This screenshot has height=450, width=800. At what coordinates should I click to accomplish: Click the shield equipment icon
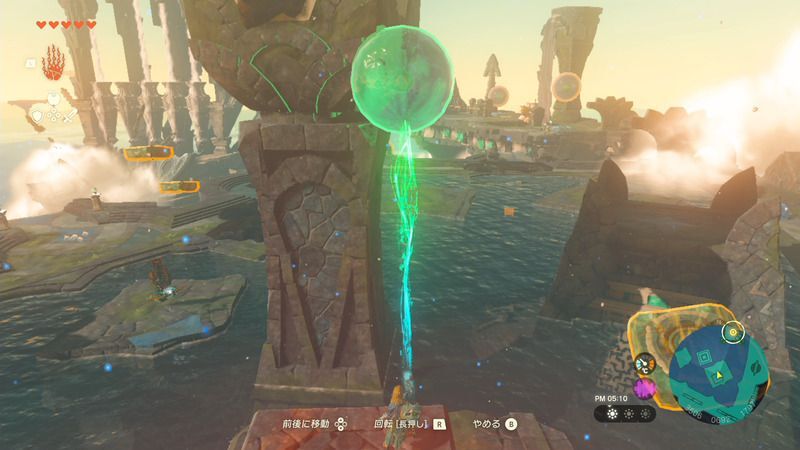point(37,116)
